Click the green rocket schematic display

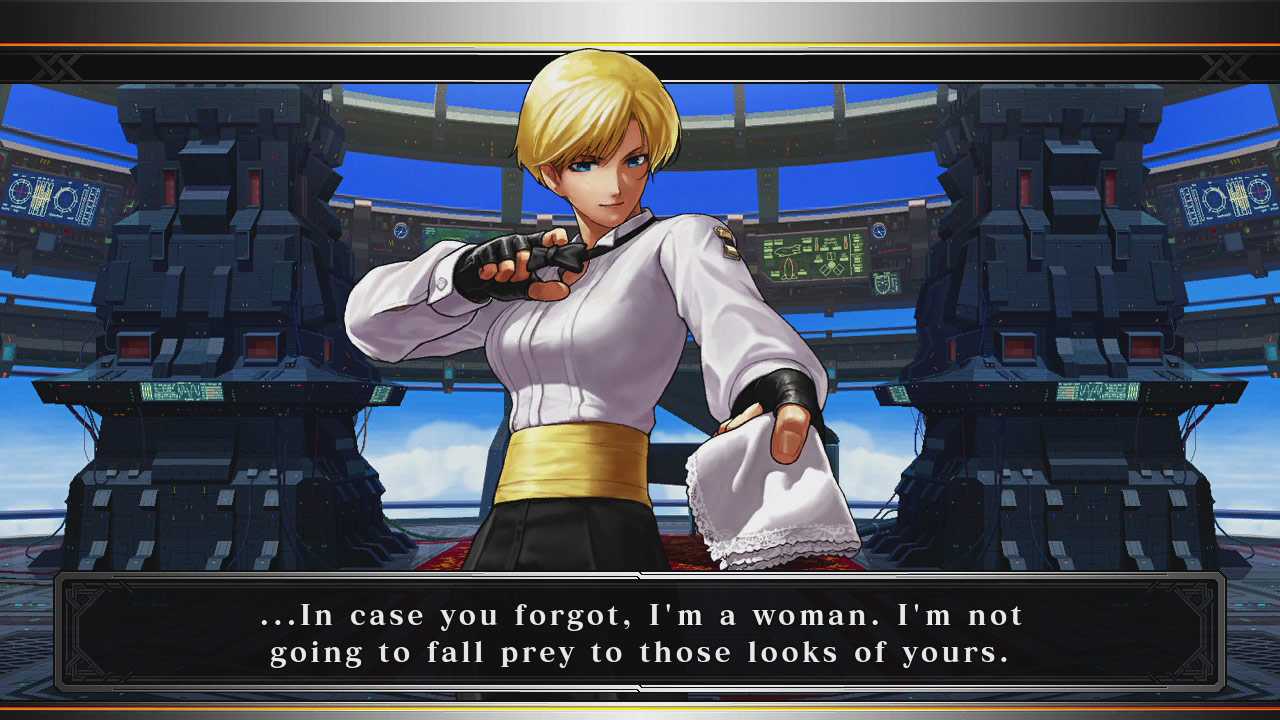pos(788,266)
